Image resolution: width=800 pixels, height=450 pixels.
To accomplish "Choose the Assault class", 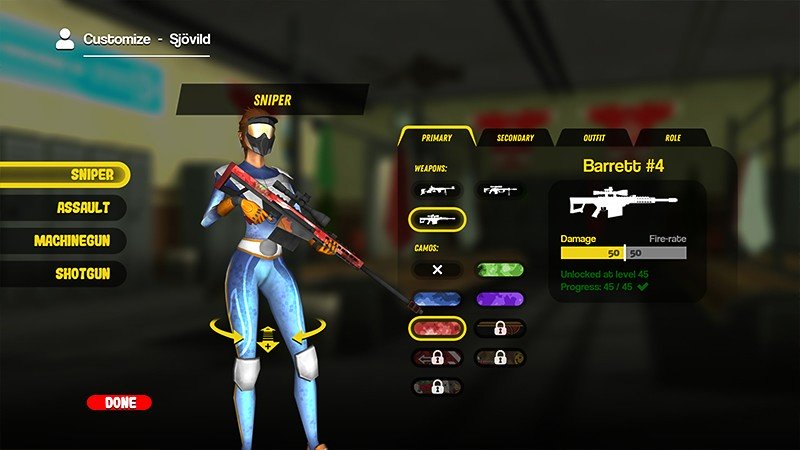I will click(64, 208).
